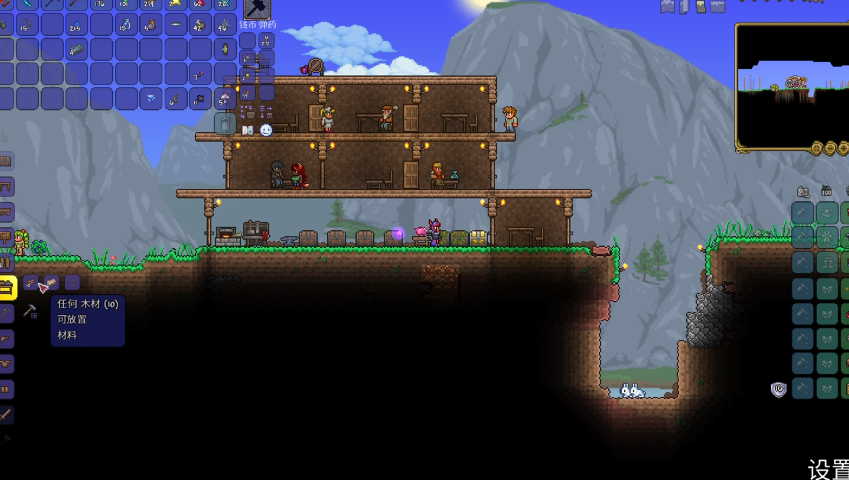The height and width of the screenshot is (480, 849).
Task: Pick the sword recipe in crafting list
Action: click(x=7, y=413)
